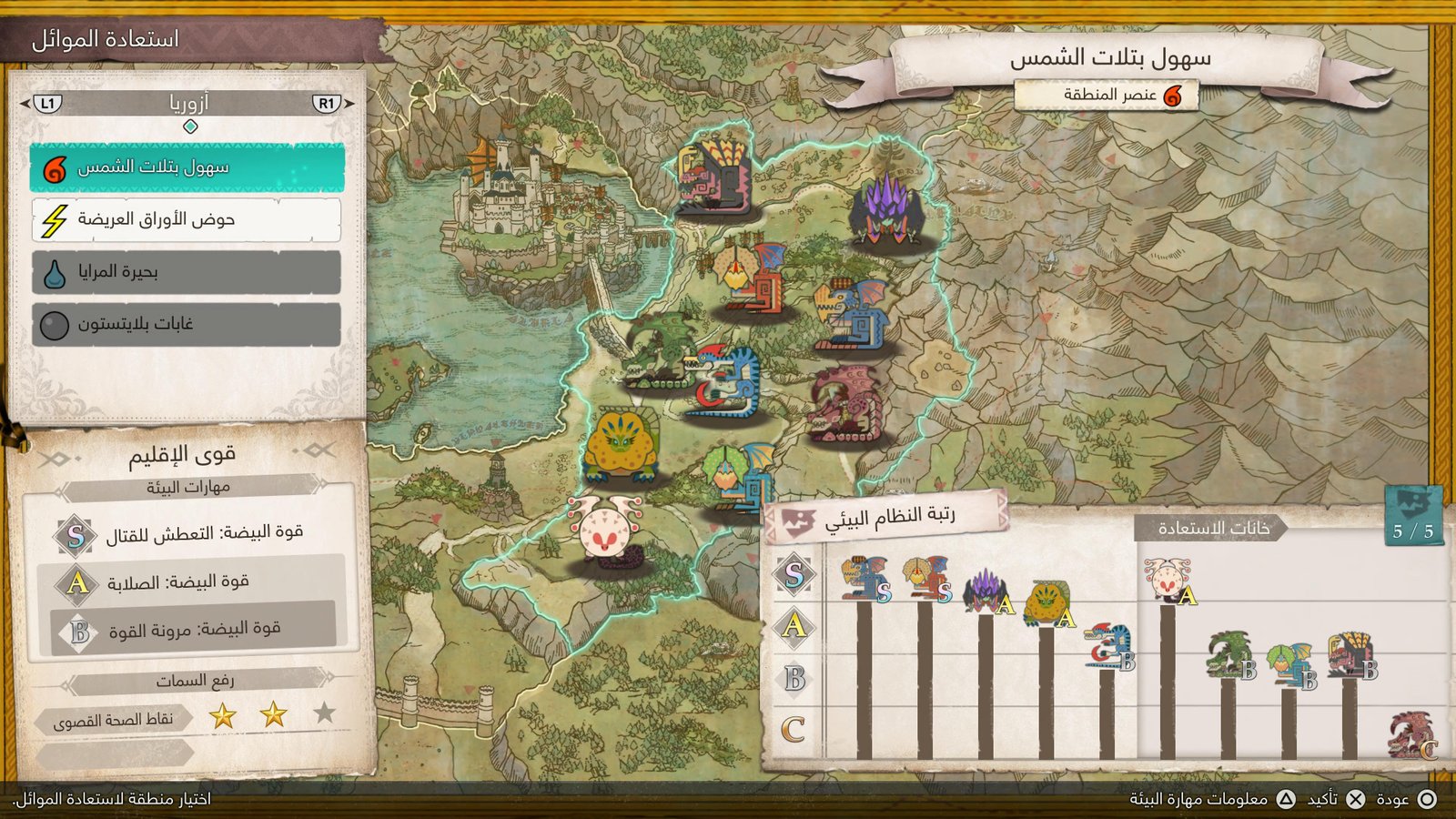Image resolution: width=1456 pixels, height=819 pixels.
Task: Choose the حوض الأوراق العريضة region
Action: [x=187, y=219]
